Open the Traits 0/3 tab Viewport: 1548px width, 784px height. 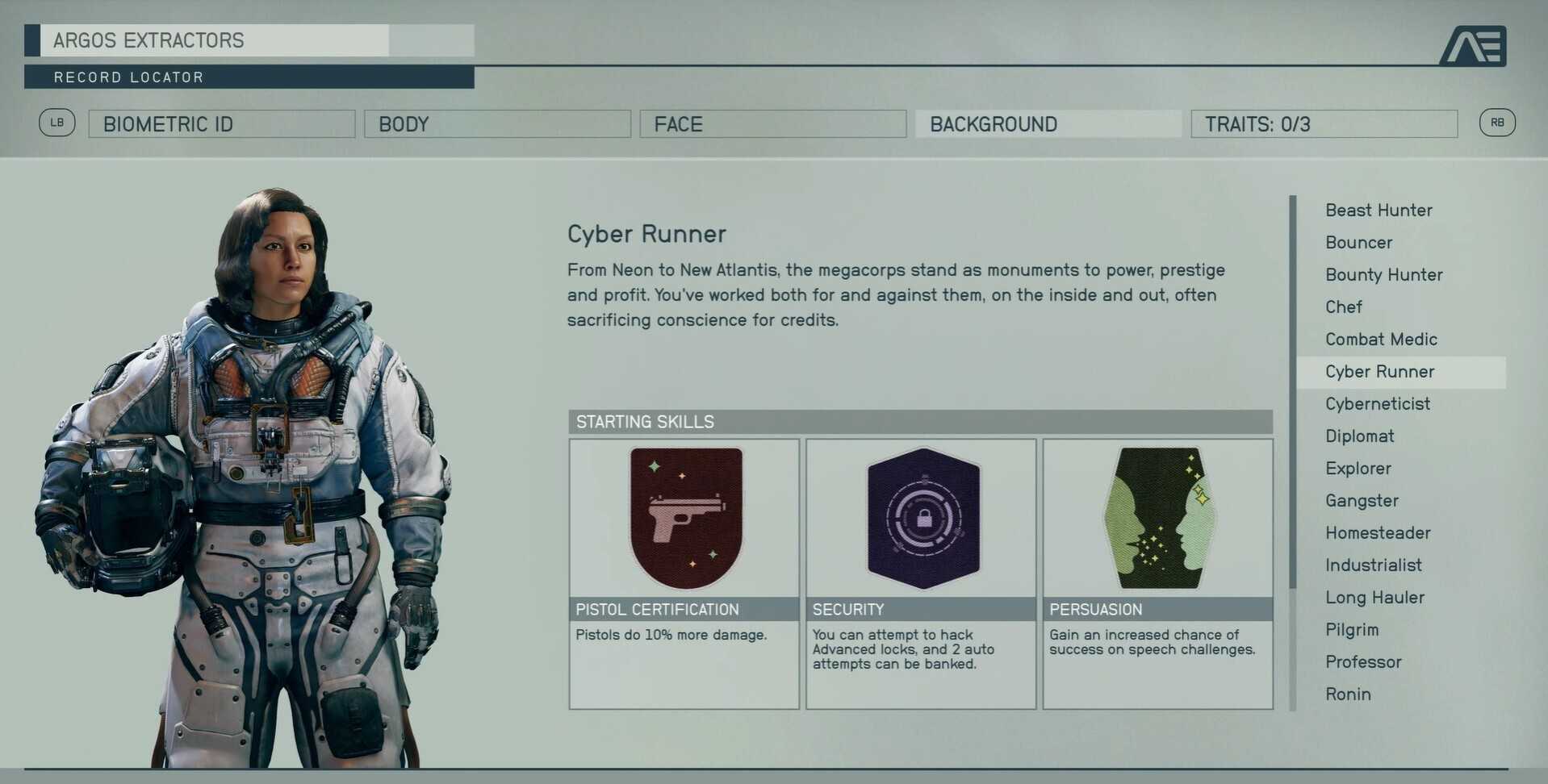[x=1324, y=124]
